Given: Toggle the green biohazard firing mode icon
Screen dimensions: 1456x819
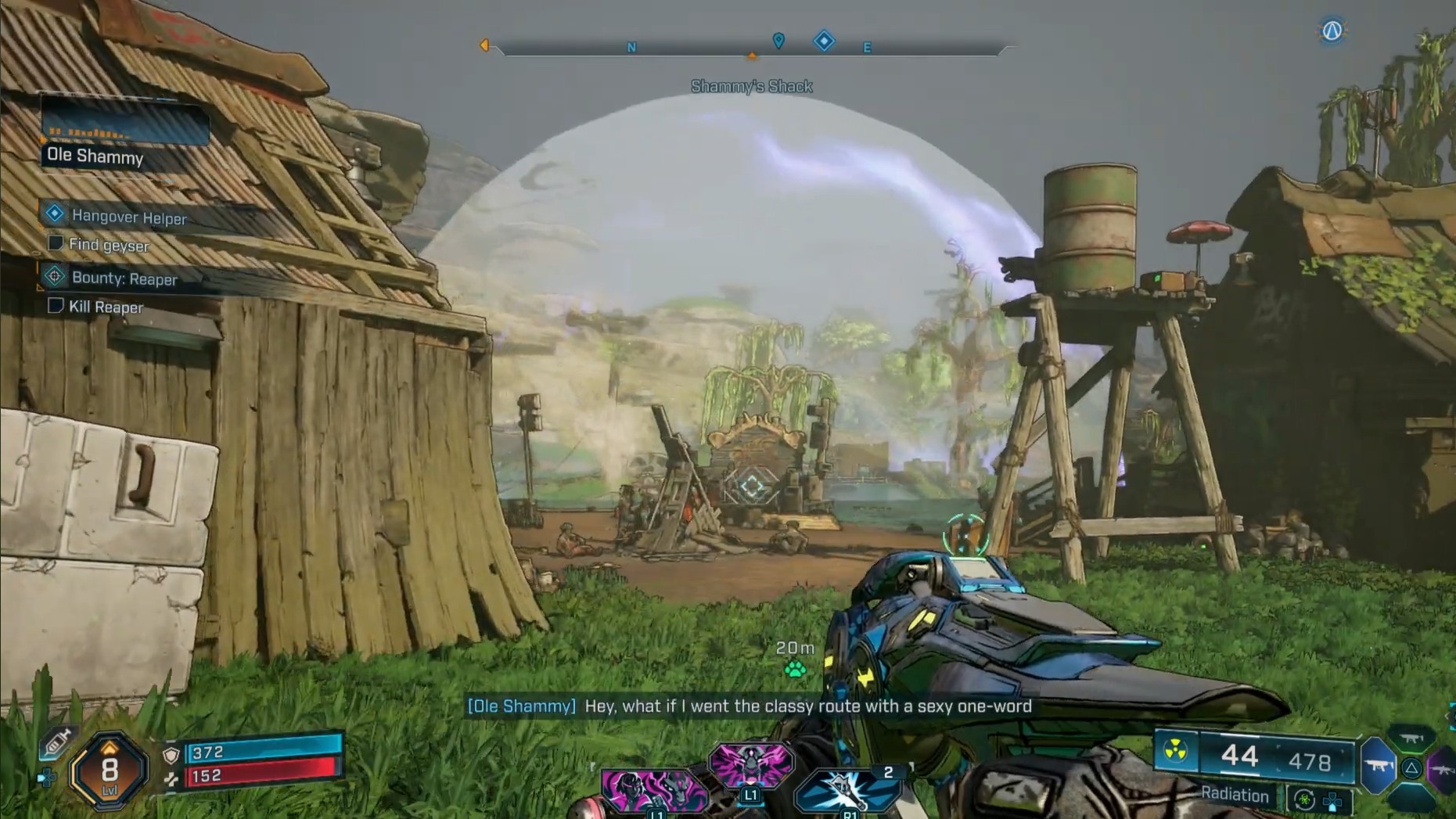Looking at the screenshot, I should click(1303, 799).
